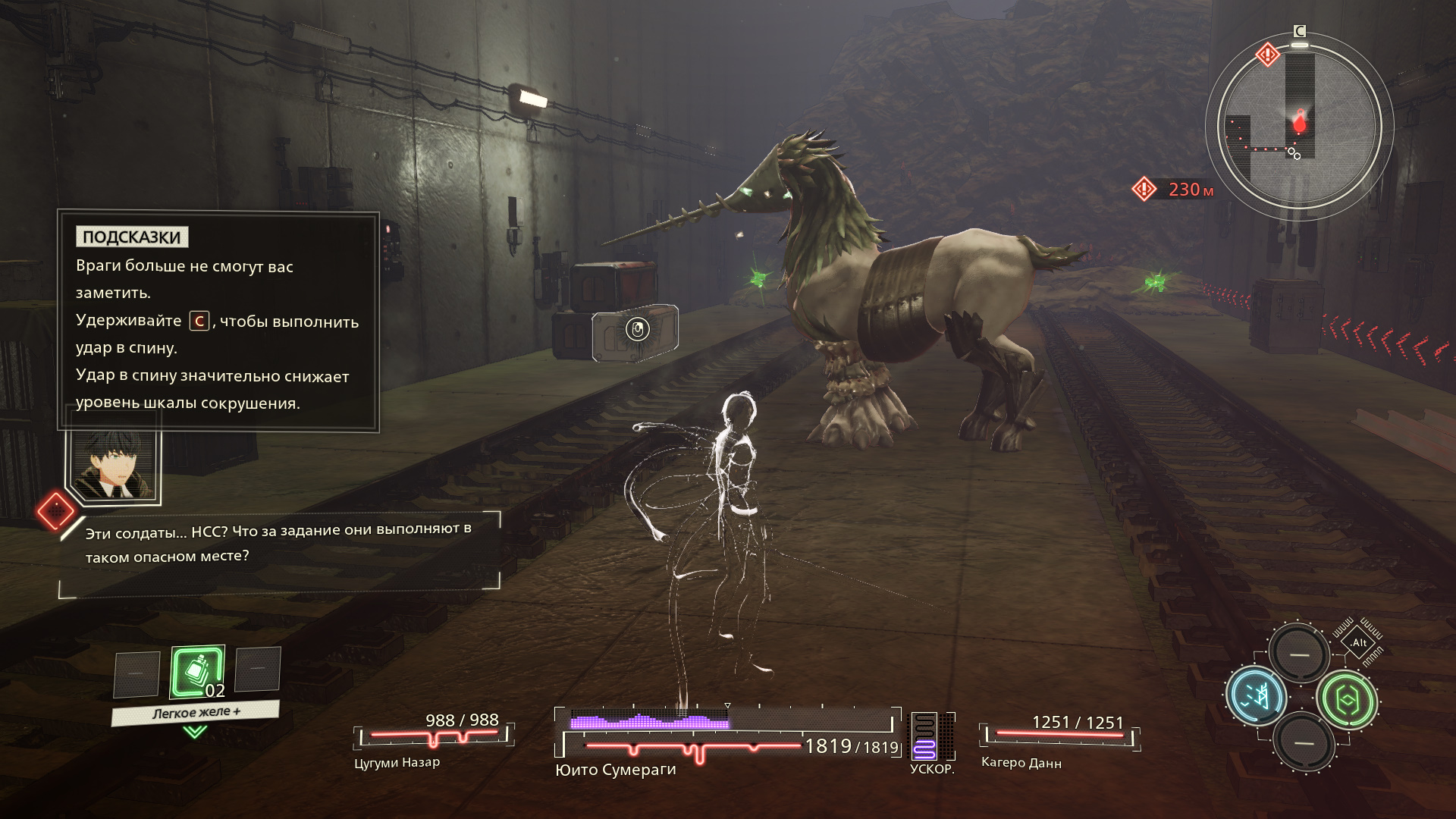
Task: Select party member Цугуми Назар
Action: click(397, 762)
